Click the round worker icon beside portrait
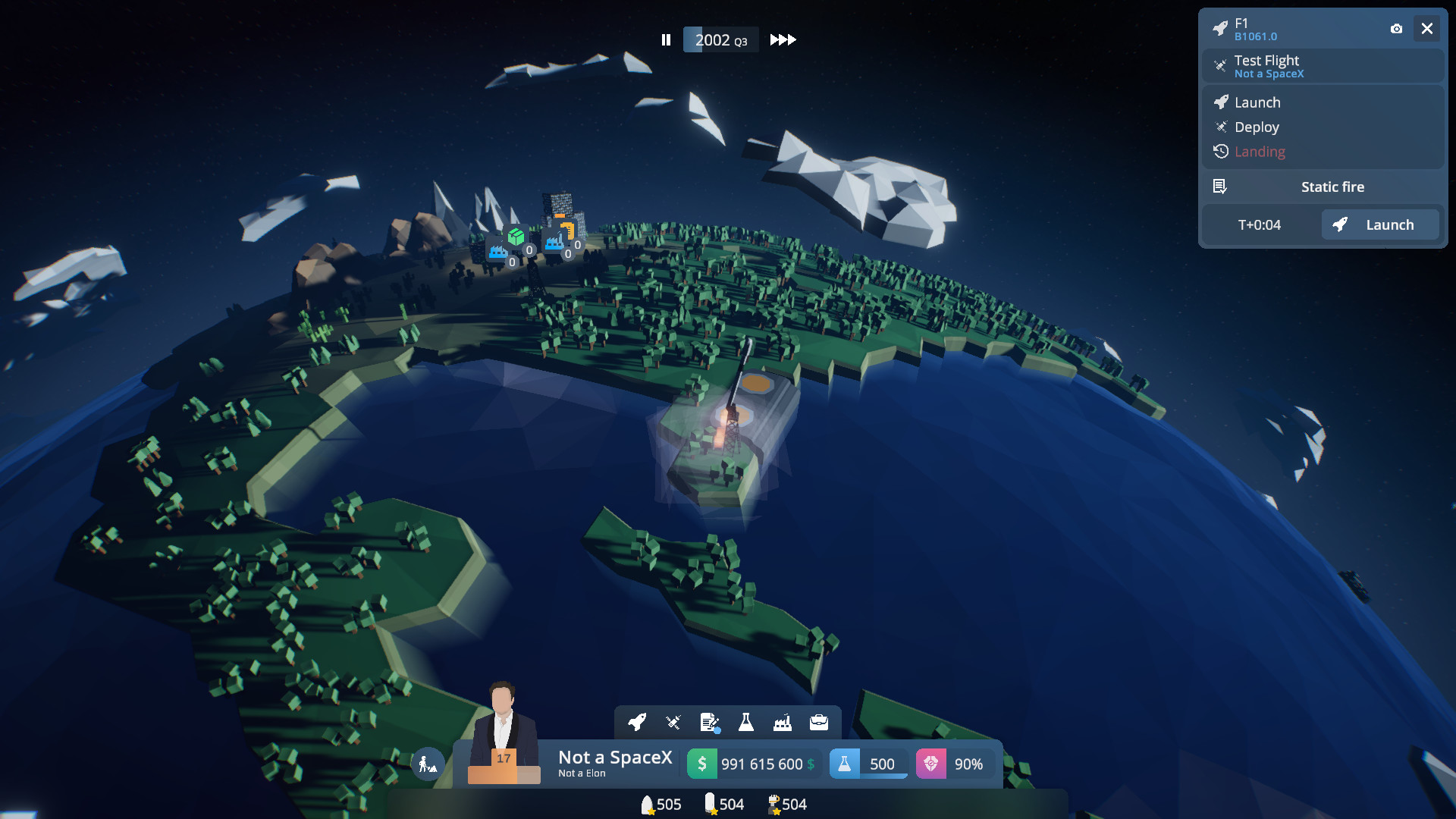The image size is (1456, 819). point(428,764)
